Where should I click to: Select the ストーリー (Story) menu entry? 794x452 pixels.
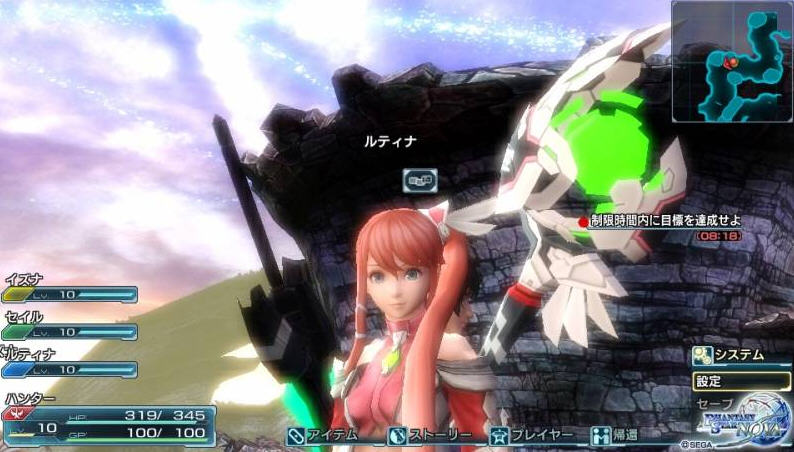[426, 436]
